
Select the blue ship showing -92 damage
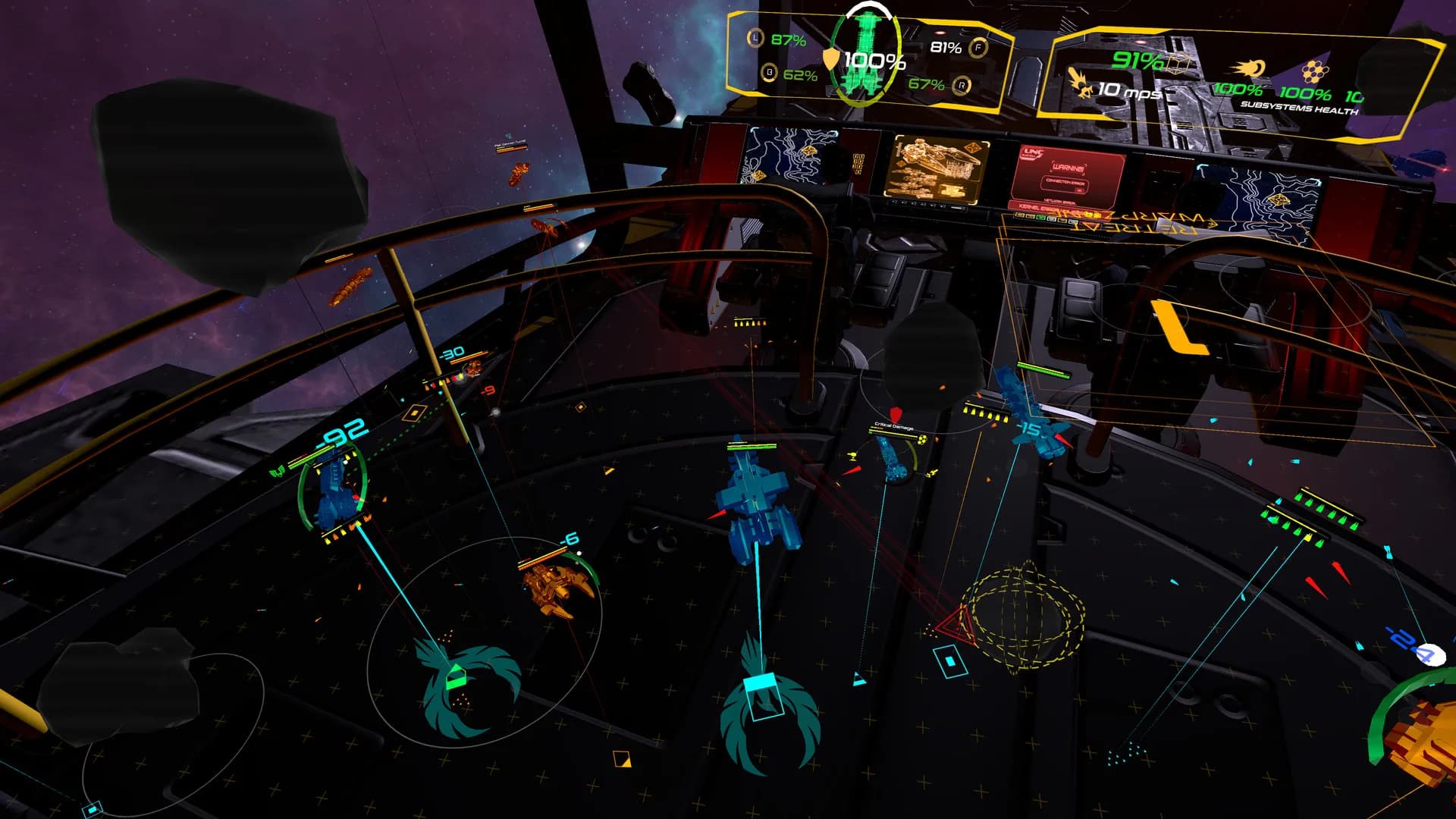tap(334, 489)
